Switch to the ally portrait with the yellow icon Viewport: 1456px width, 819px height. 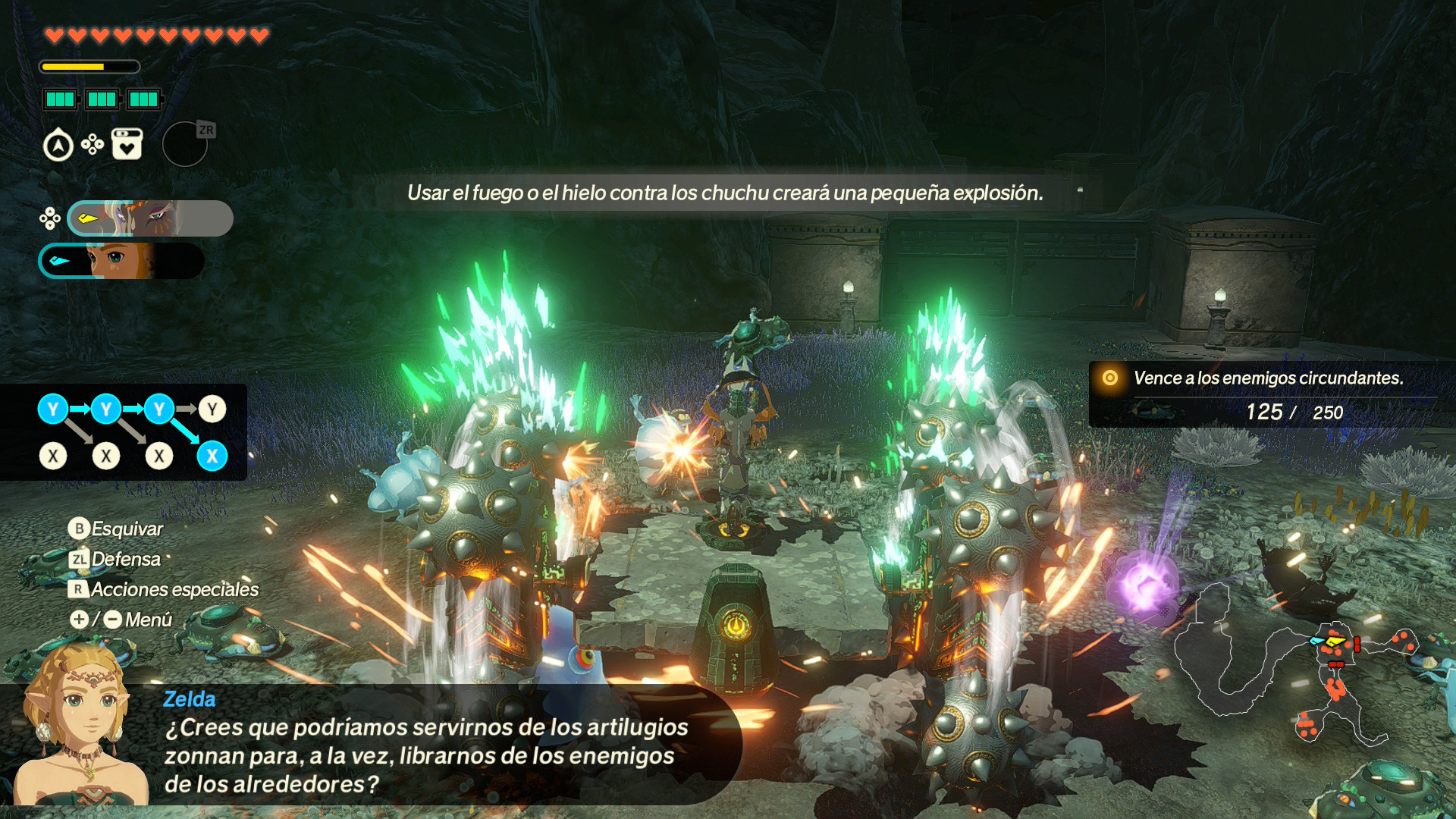150,219
